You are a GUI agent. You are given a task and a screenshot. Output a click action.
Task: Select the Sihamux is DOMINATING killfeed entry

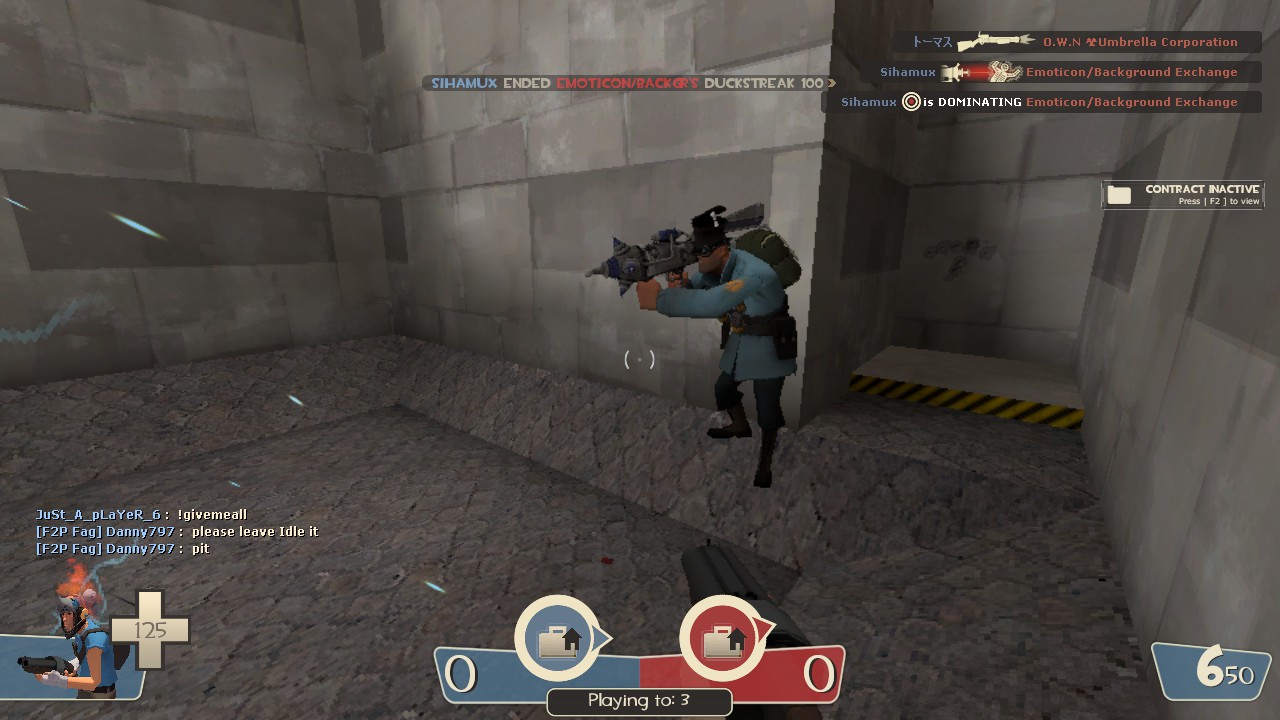pyautogui.click(x=1040, y=102)
